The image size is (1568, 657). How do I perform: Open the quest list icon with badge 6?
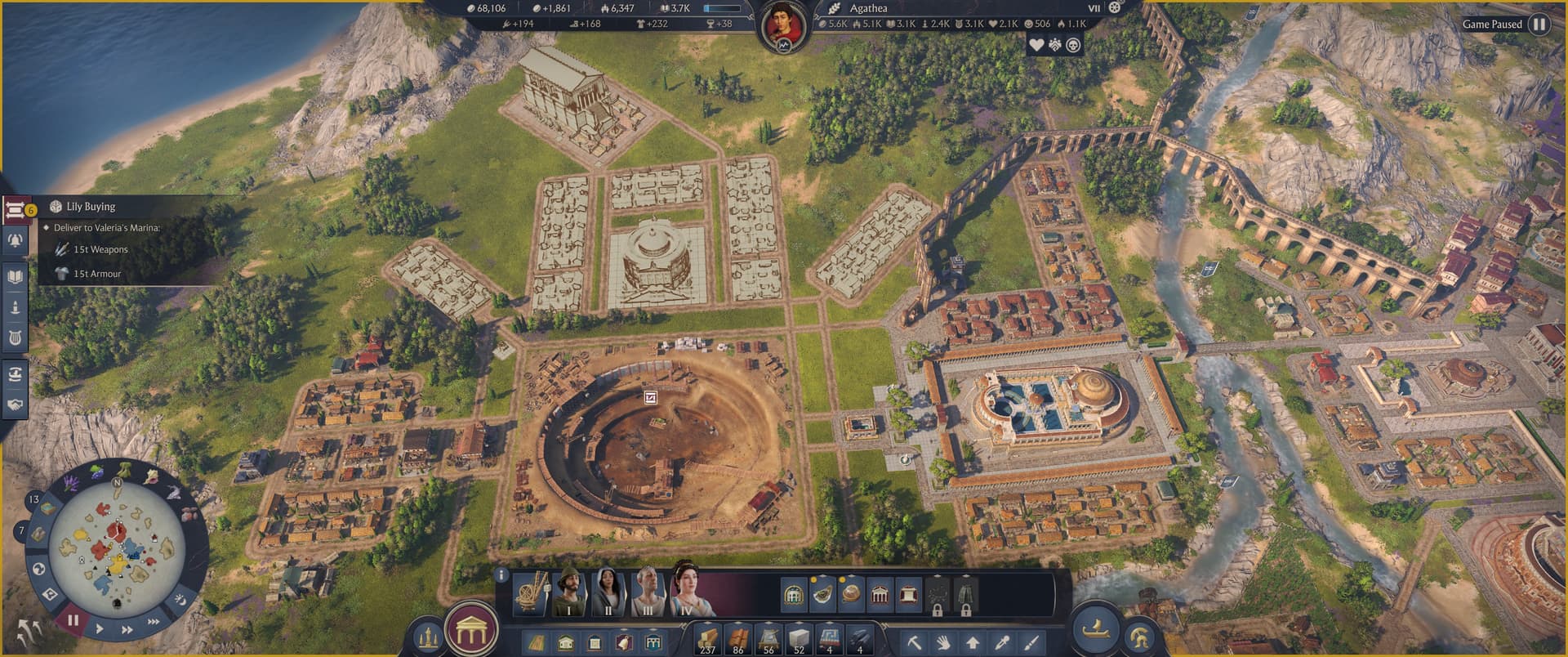pyautogui.click(x=16, y=210)
